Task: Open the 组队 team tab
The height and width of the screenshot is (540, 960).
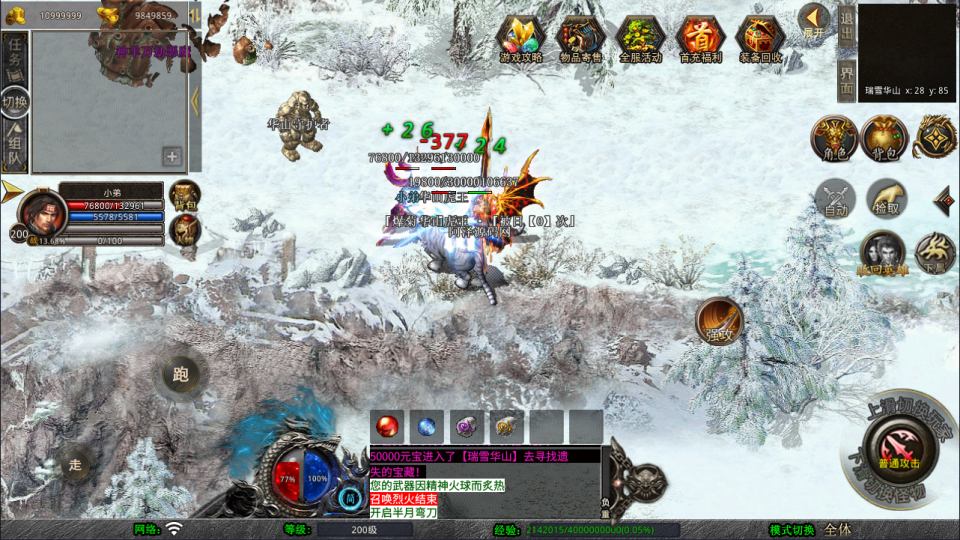Action: (x=15, y=143)
